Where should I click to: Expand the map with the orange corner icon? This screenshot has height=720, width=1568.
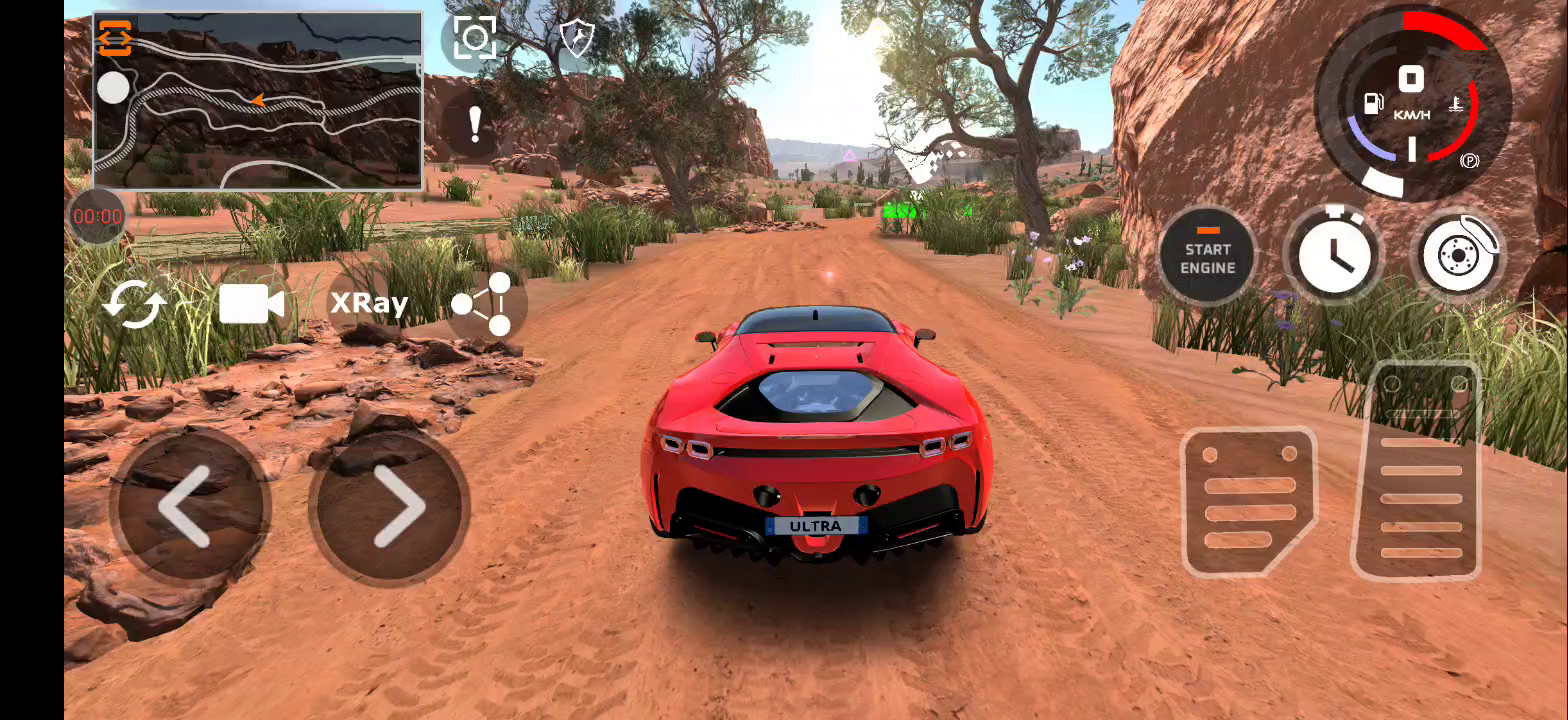115,37
